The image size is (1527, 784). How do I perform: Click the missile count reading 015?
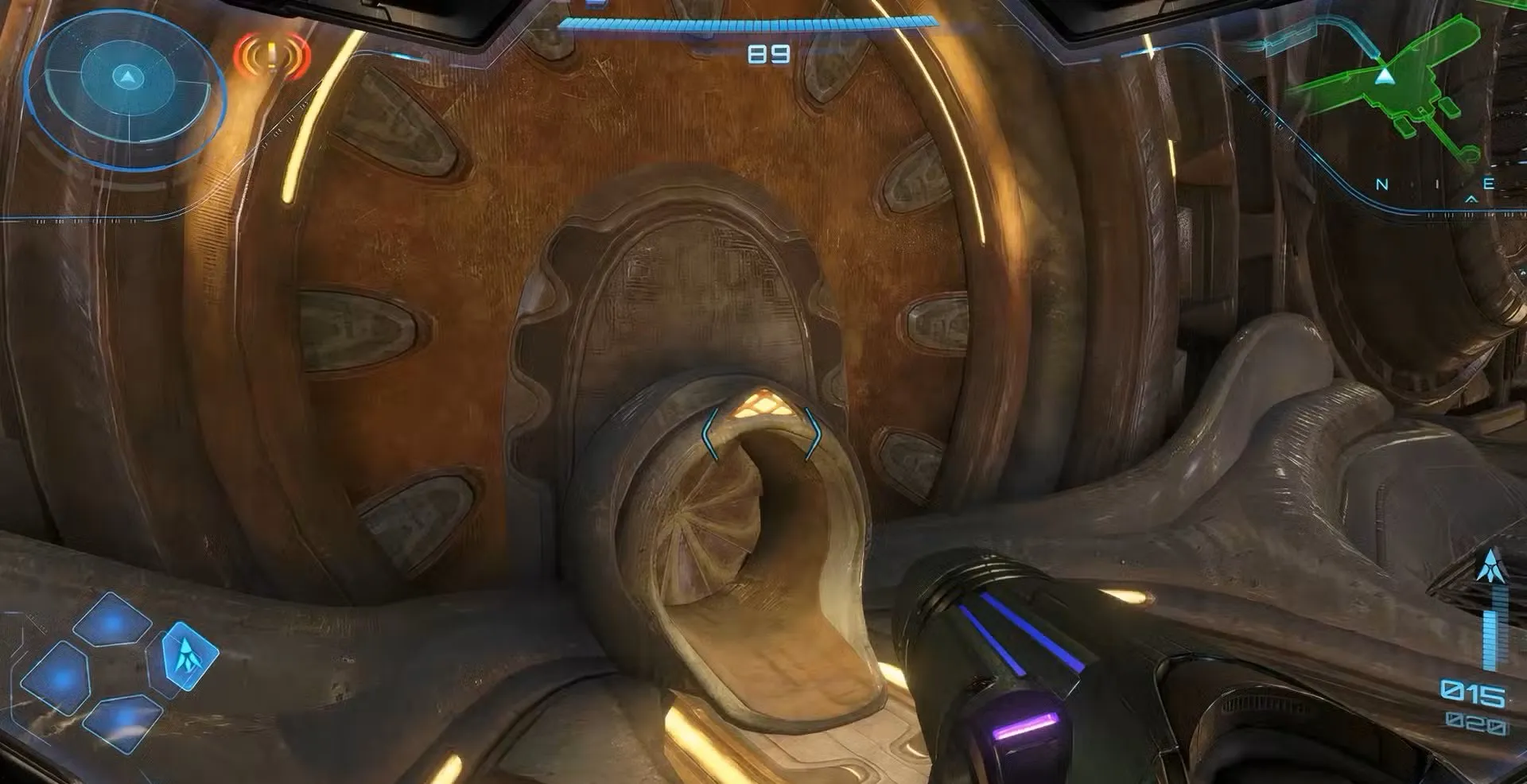tap(1472, 690)
